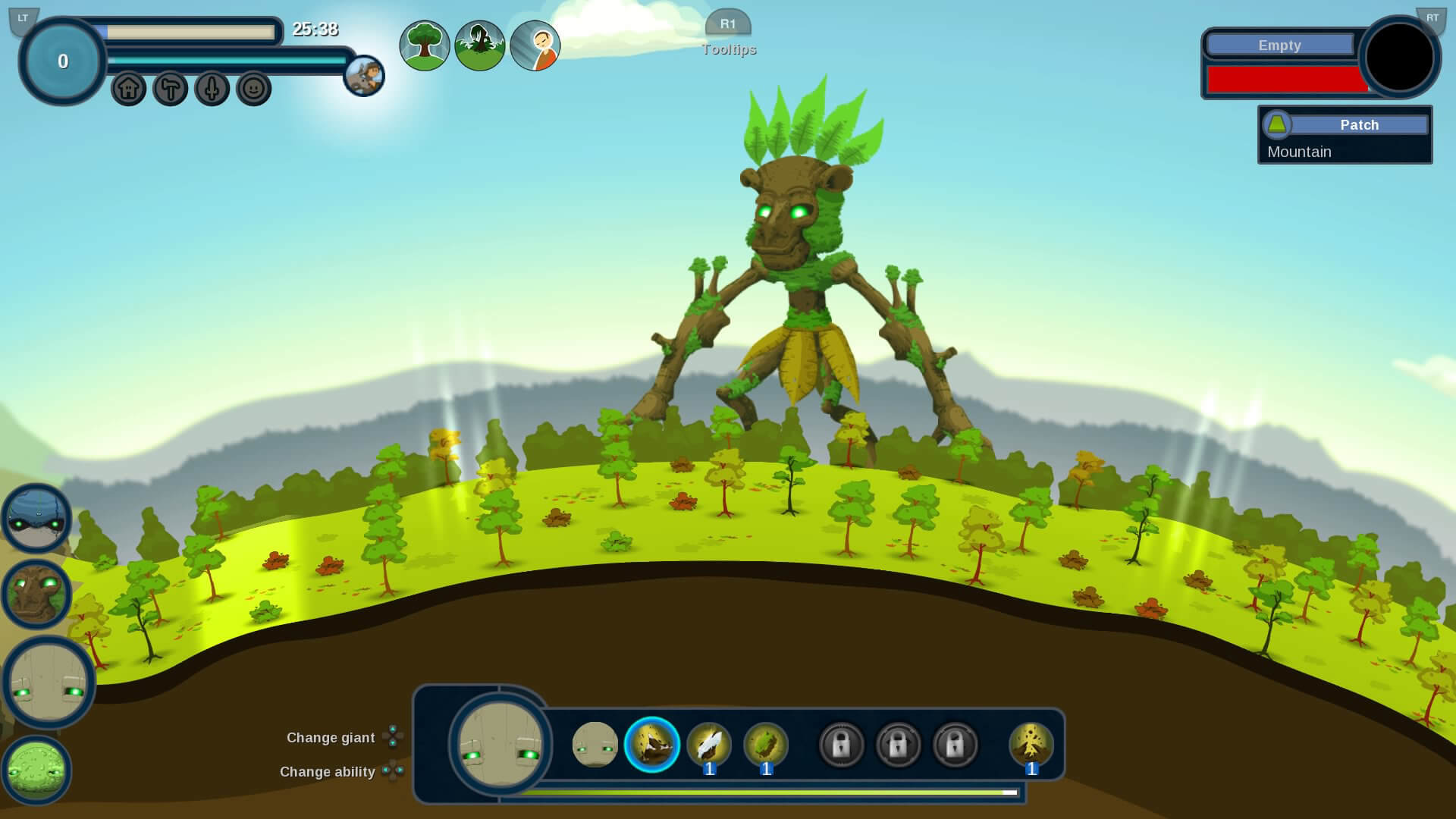
Task: Trigger the erupting volcano ability
Action: pyautogui.click(x=1031, y=745)
